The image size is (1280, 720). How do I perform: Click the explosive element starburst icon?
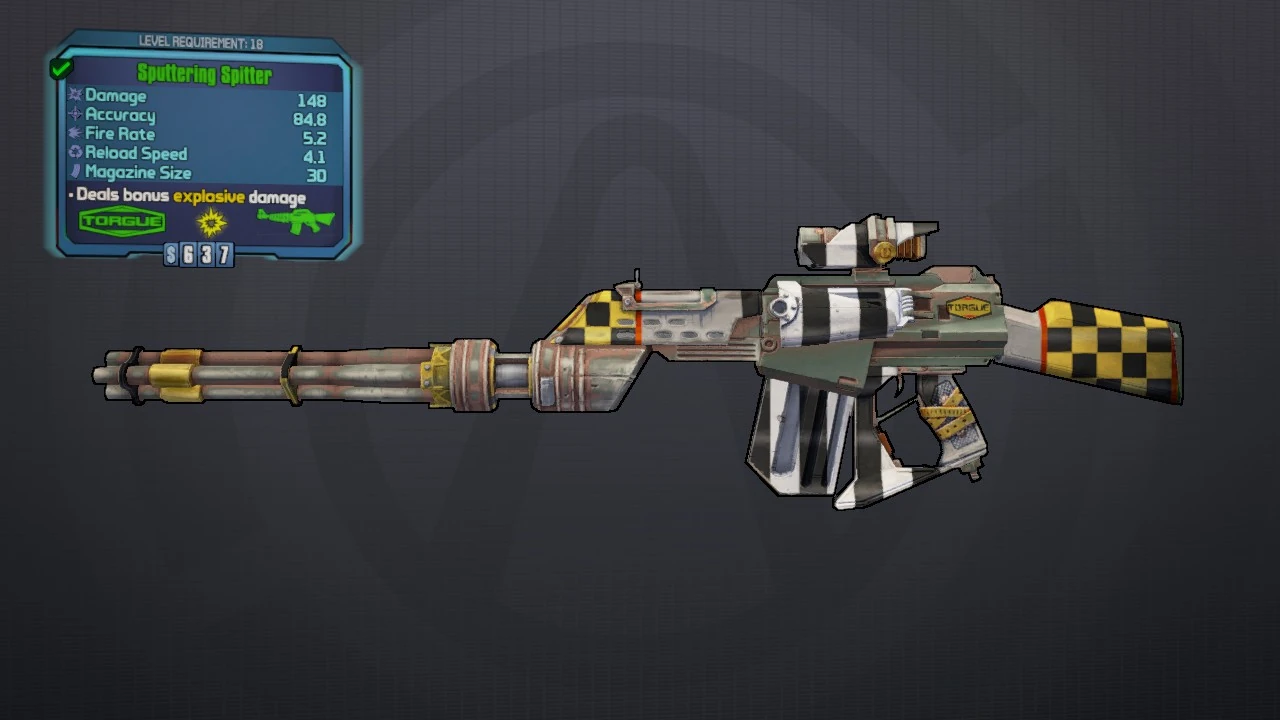click(211, 223)
